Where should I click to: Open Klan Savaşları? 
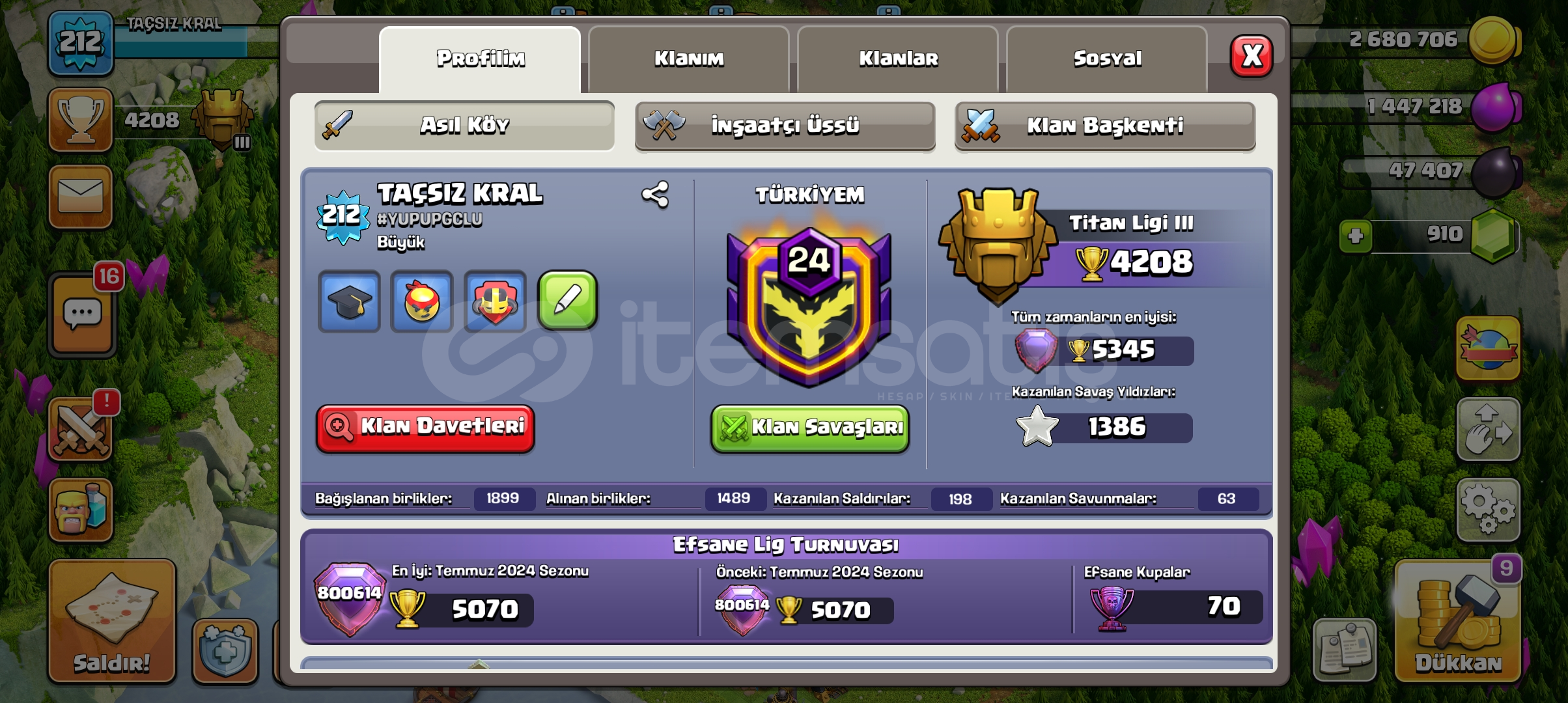(x=809, y=428)
